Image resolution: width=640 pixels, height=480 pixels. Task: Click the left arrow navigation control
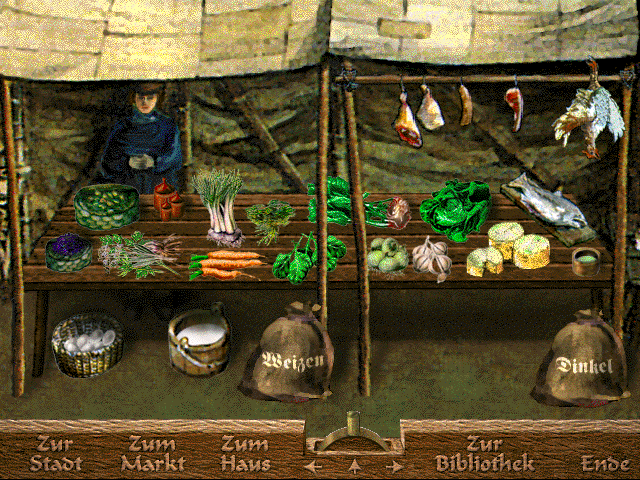314,465
